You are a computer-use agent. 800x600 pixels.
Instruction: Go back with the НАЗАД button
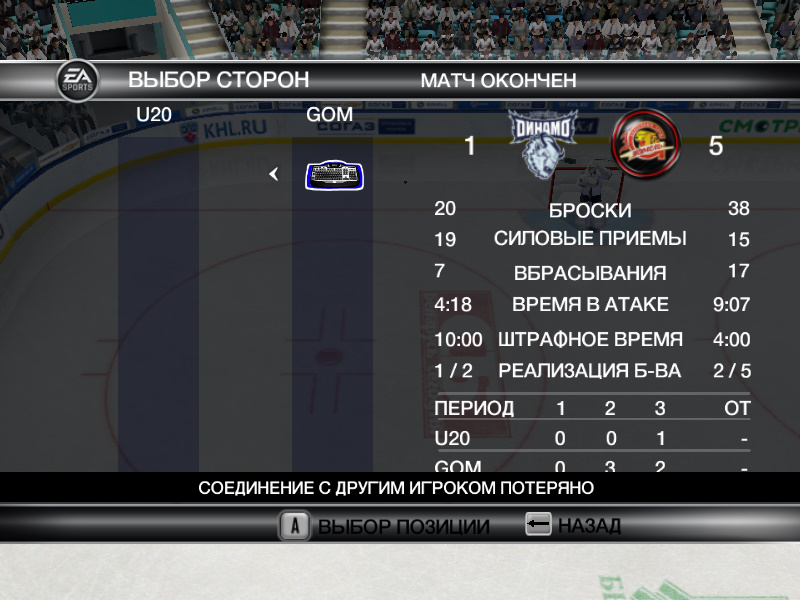pyautogui.click(x=588, y=525)
